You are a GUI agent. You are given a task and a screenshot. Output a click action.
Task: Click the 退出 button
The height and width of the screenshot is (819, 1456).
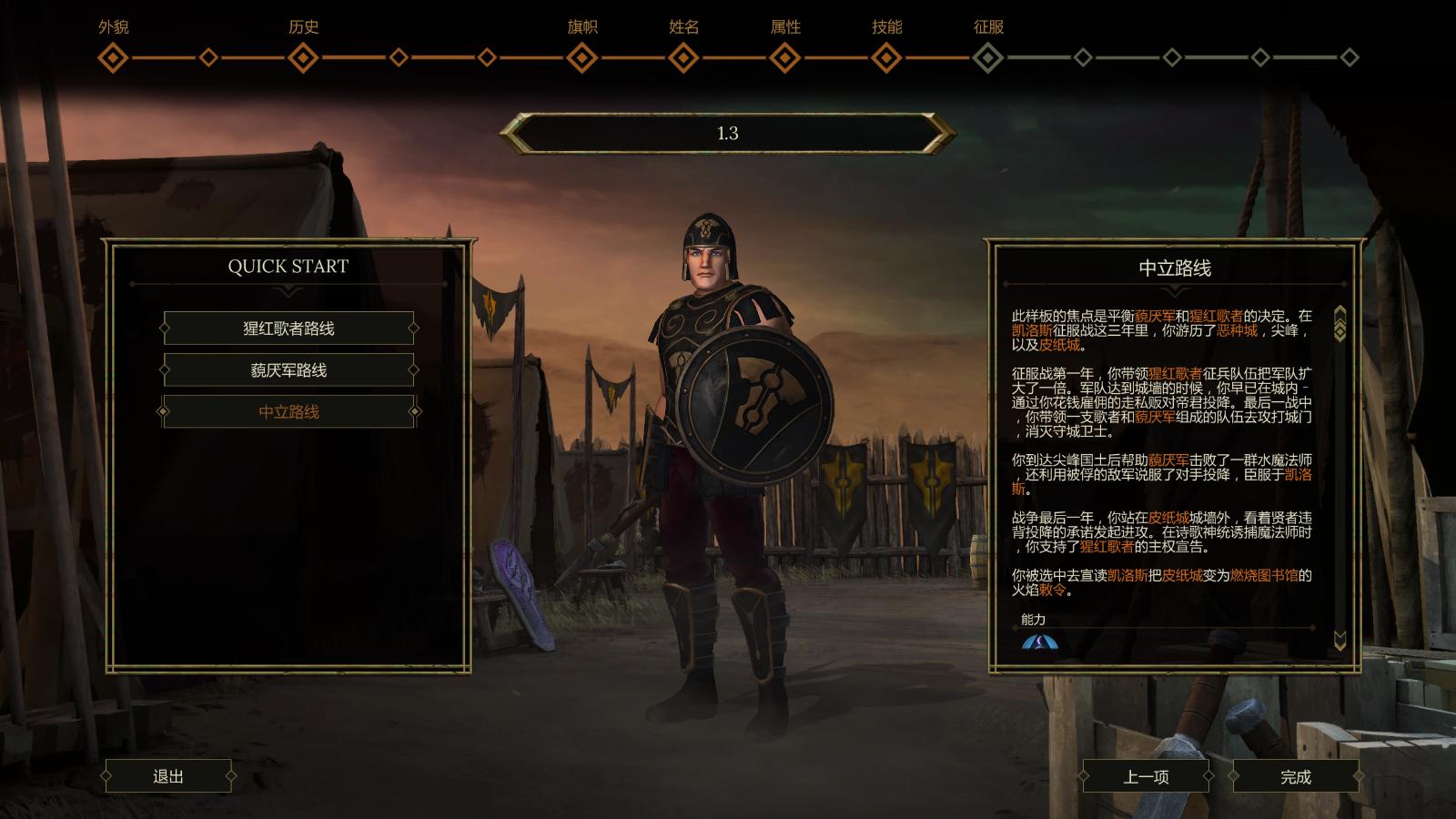tap(168, 776)
